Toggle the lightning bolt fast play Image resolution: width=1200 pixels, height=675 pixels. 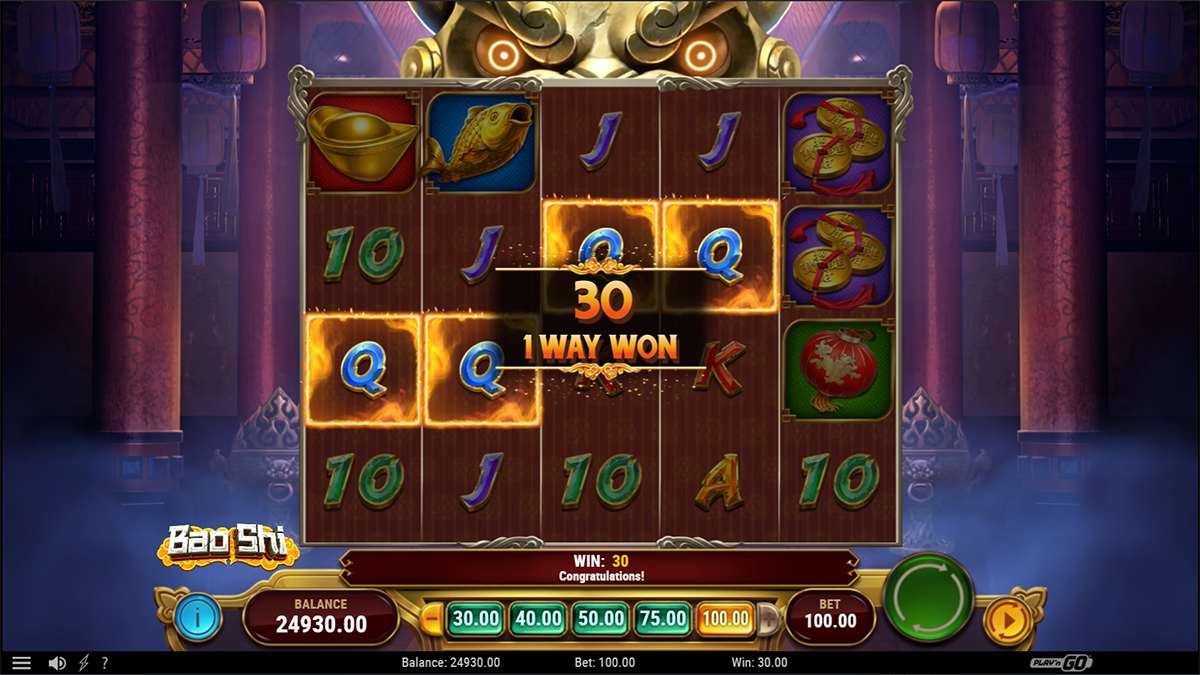(84, 663)
